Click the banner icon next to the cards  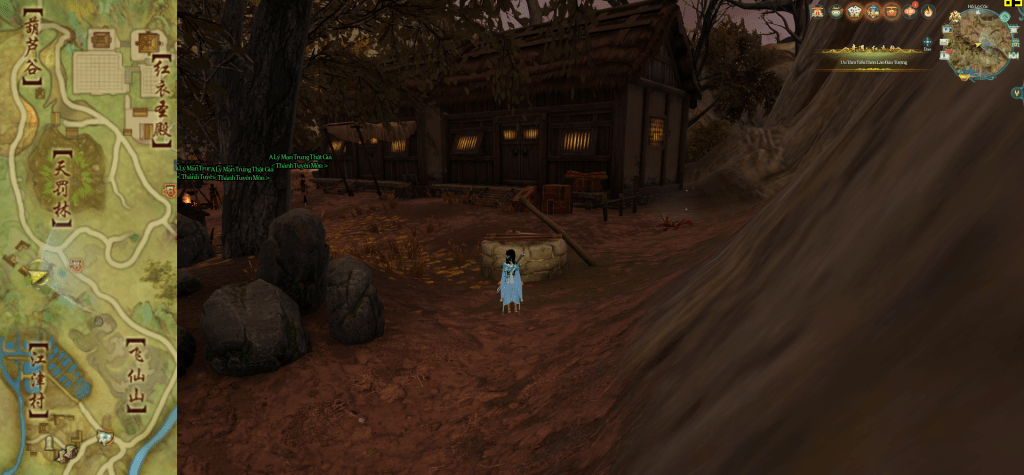[872, 12]
